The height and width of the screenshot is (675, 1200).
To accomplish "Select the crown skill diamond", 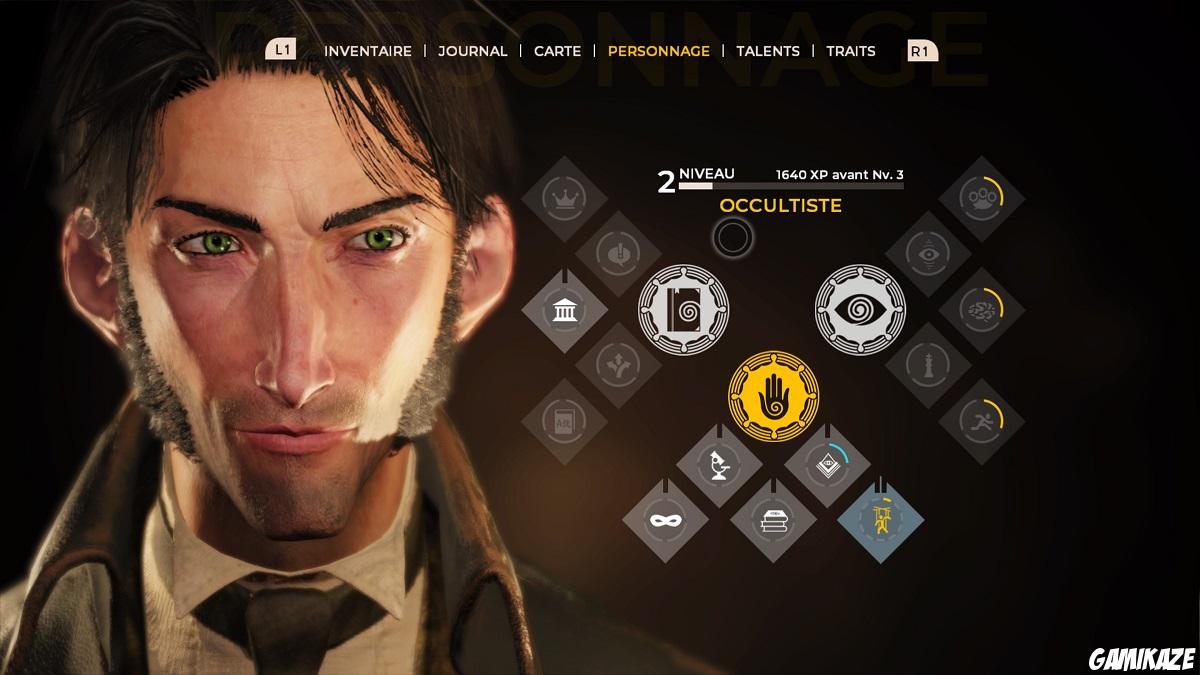I will coord(564,198).
